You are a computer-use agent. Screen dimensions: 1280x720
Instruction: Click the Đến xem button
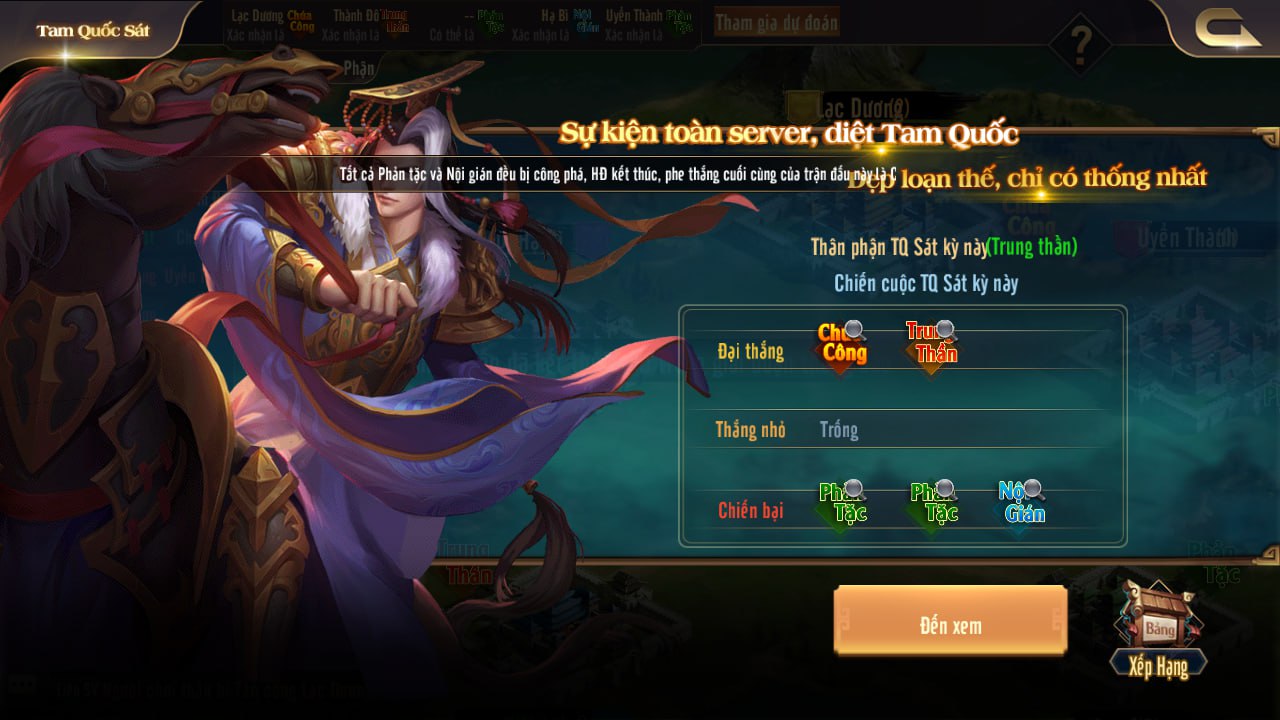(x=950, y=626)
